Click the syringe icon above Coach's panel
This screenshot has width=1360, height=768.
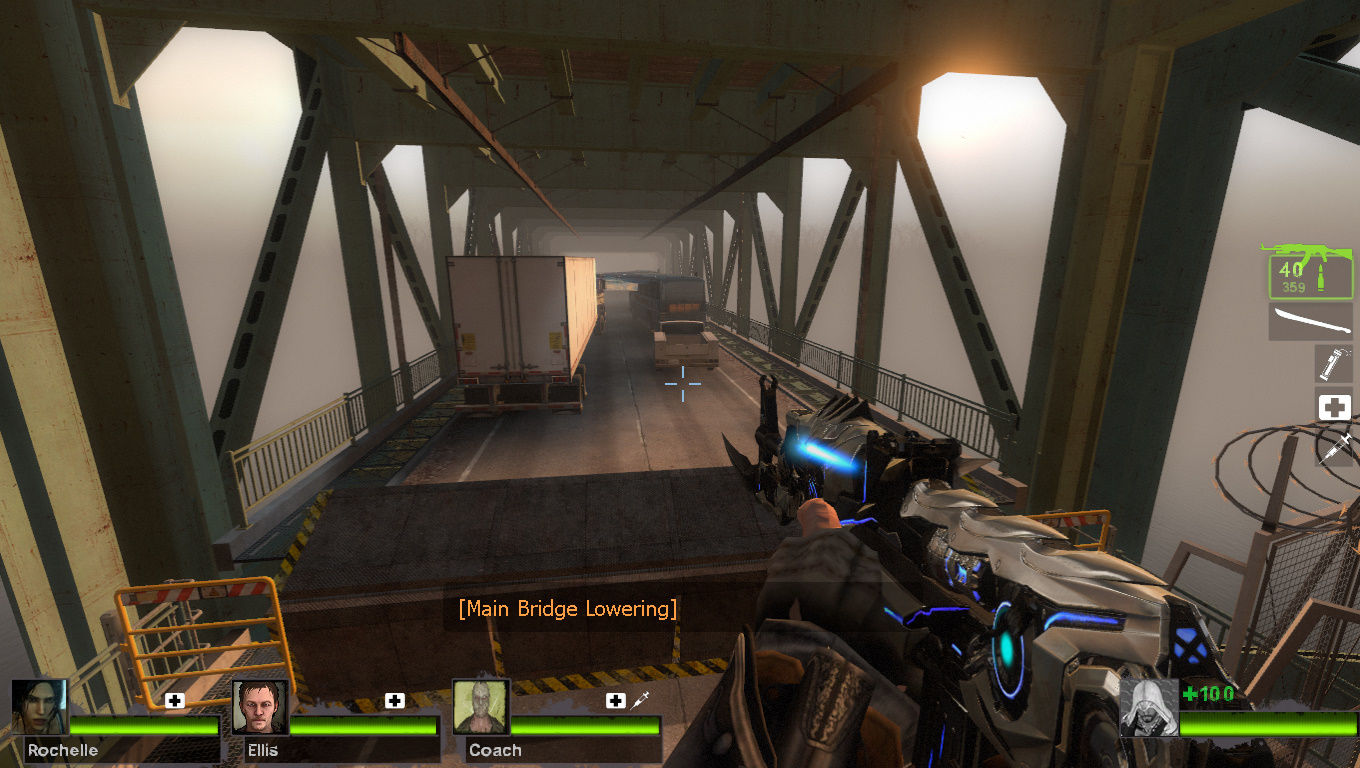click(641, 701)
